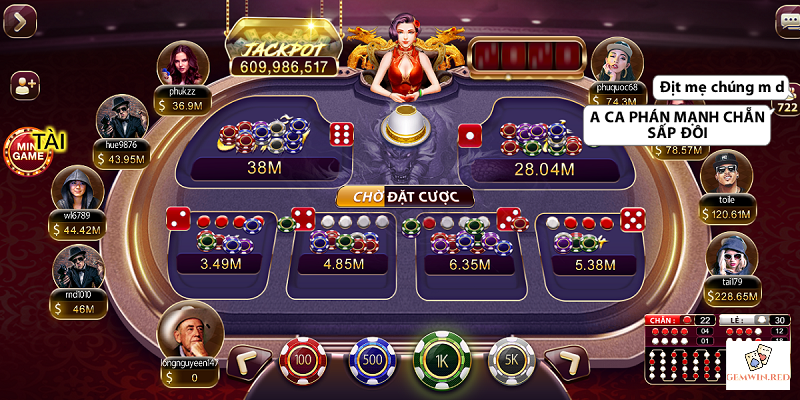The height and width of the screenshot is (400, 800).
Task: Show previous chips with the left arrow
Action: coord(249,362)
